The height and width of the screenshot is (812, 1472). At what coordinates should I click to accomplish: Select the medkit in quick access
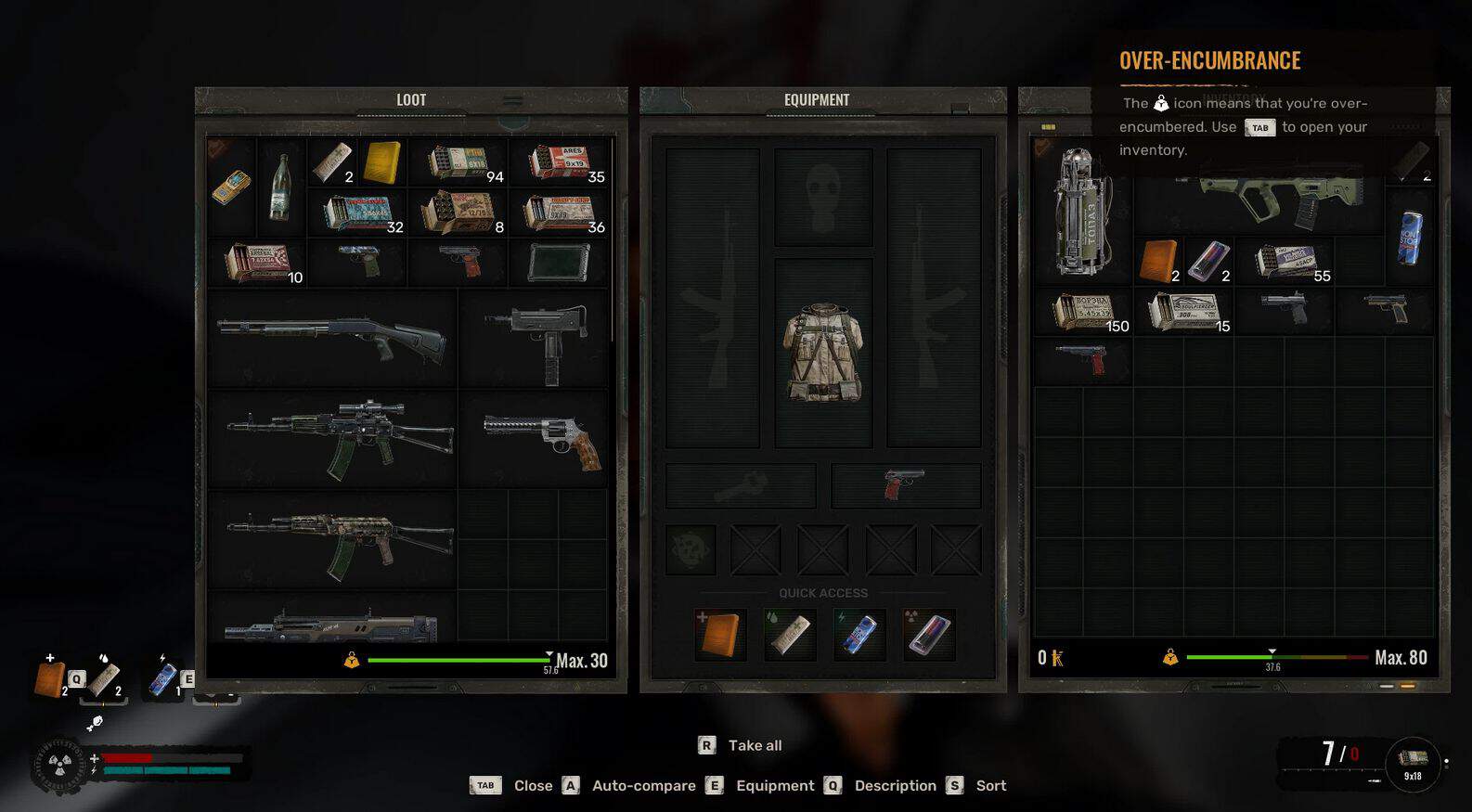click(x=720, y=634)
